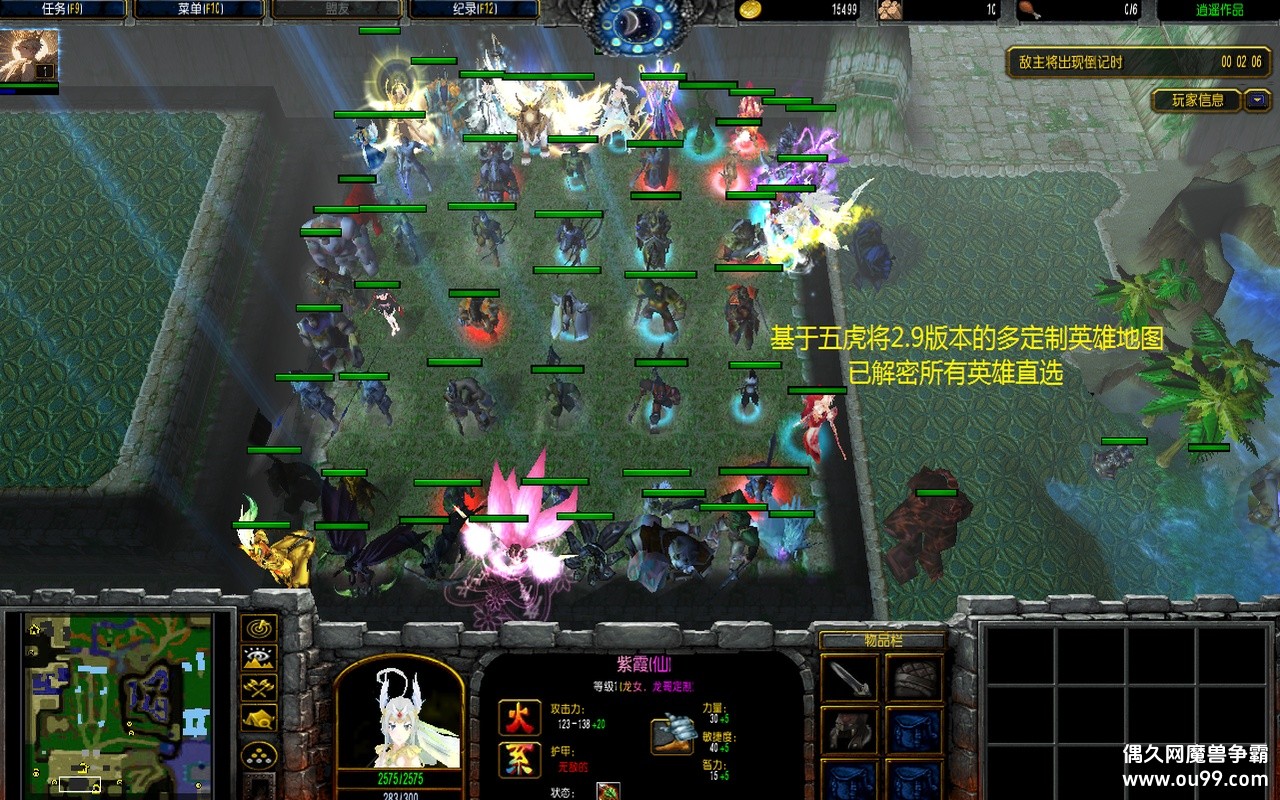Open the 任务(F9) menu
Screen dimensions: 1280x800
(64, 10)
